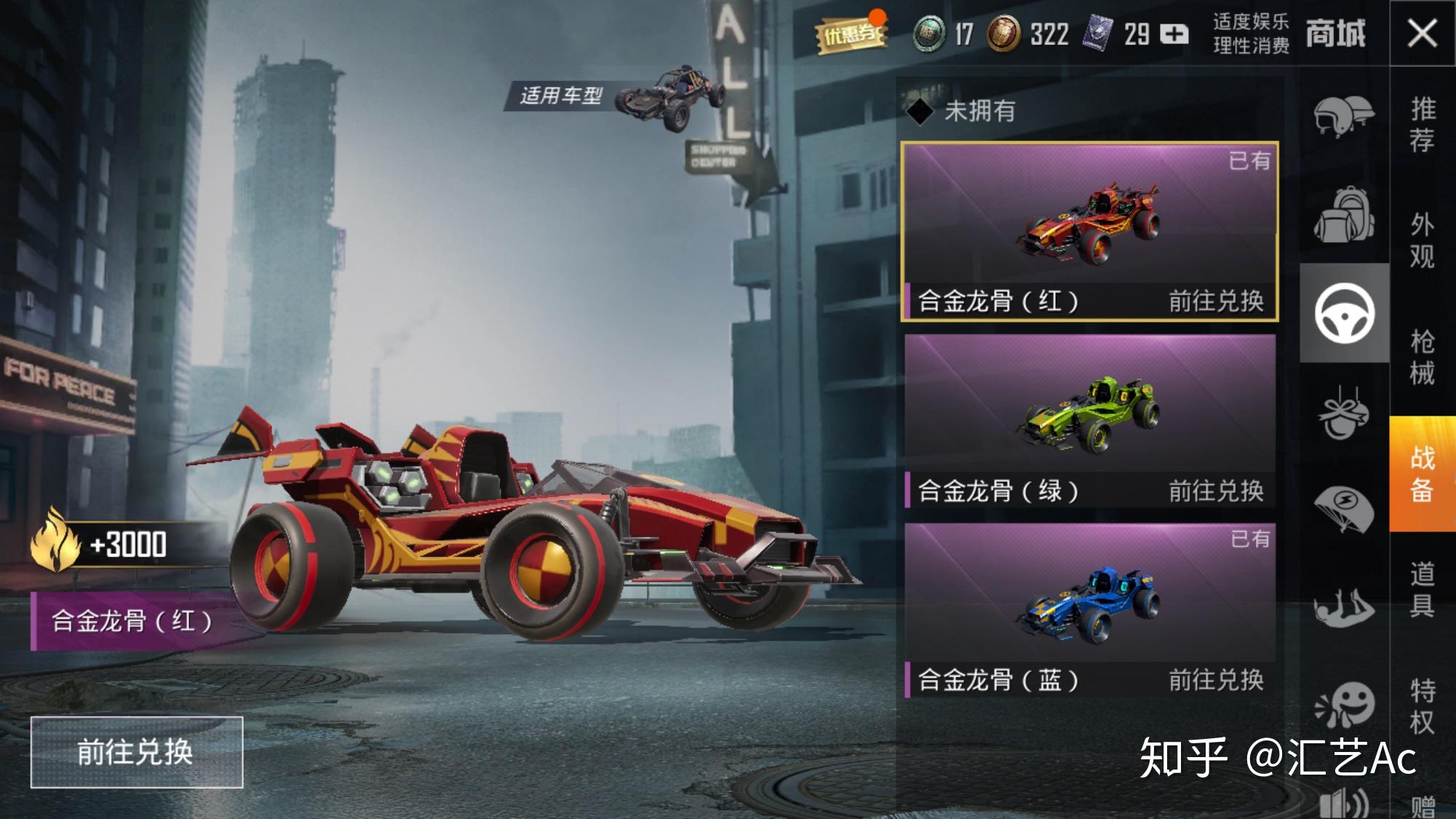Choose the 合金龙骨（绿） green car skin
1456x819 pixels.
(1089, 421)
